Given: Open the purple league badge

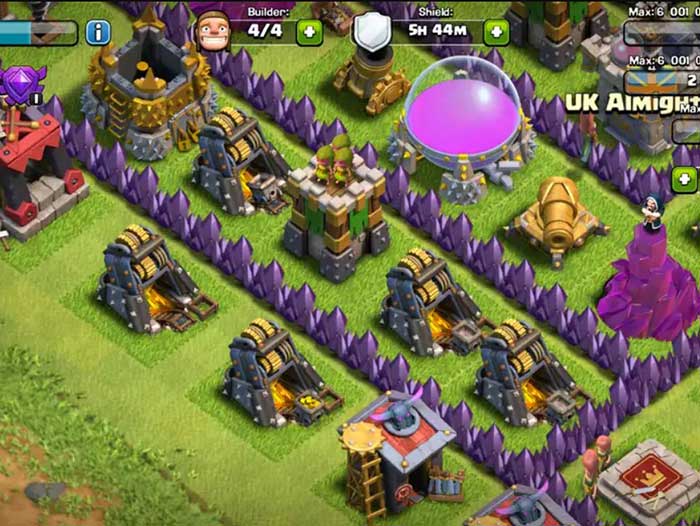Looking at the screenshot, I should 20,82.
